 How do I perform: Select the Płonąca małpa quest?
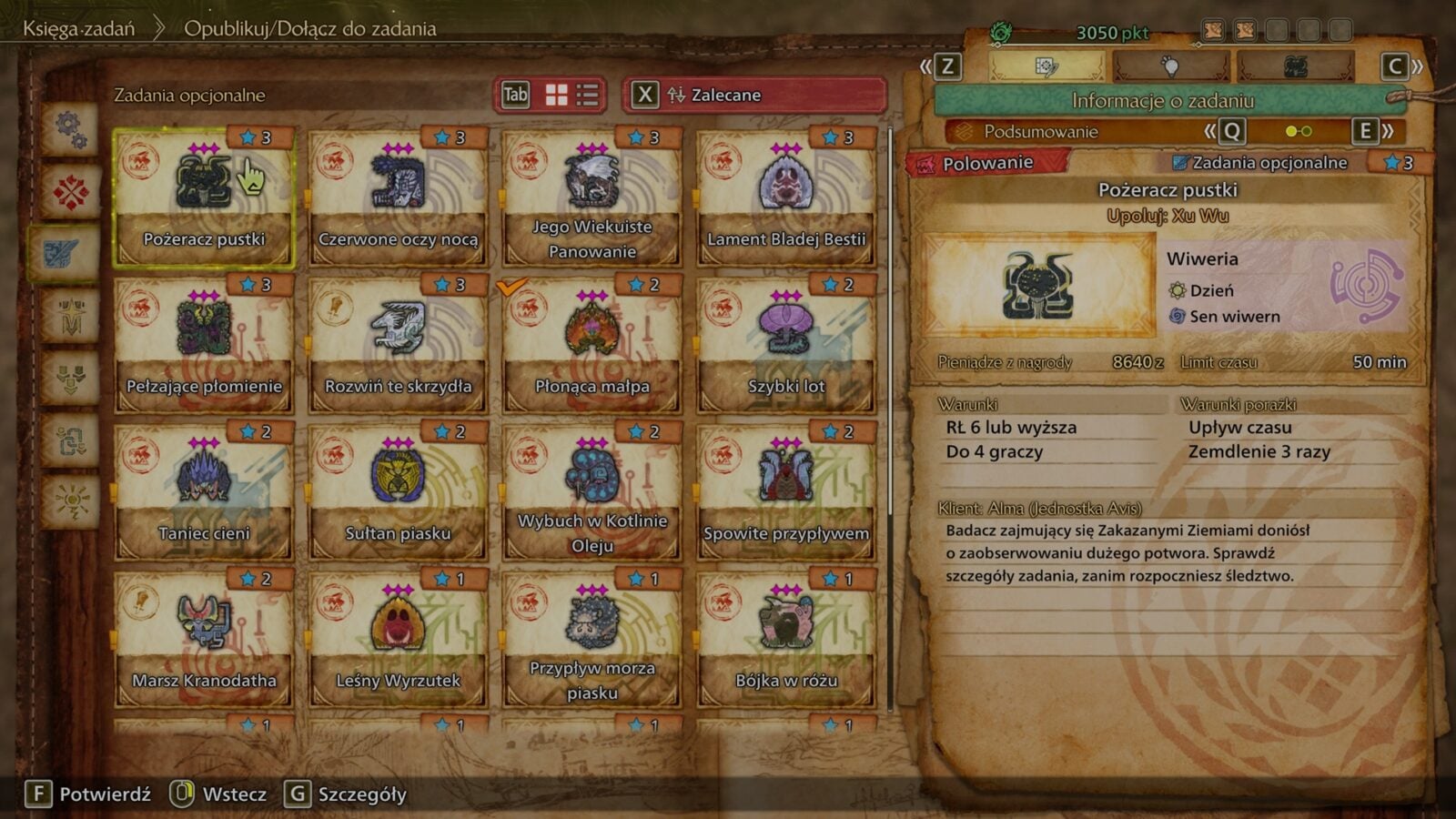pyautogui.click(x=591, y=345)
